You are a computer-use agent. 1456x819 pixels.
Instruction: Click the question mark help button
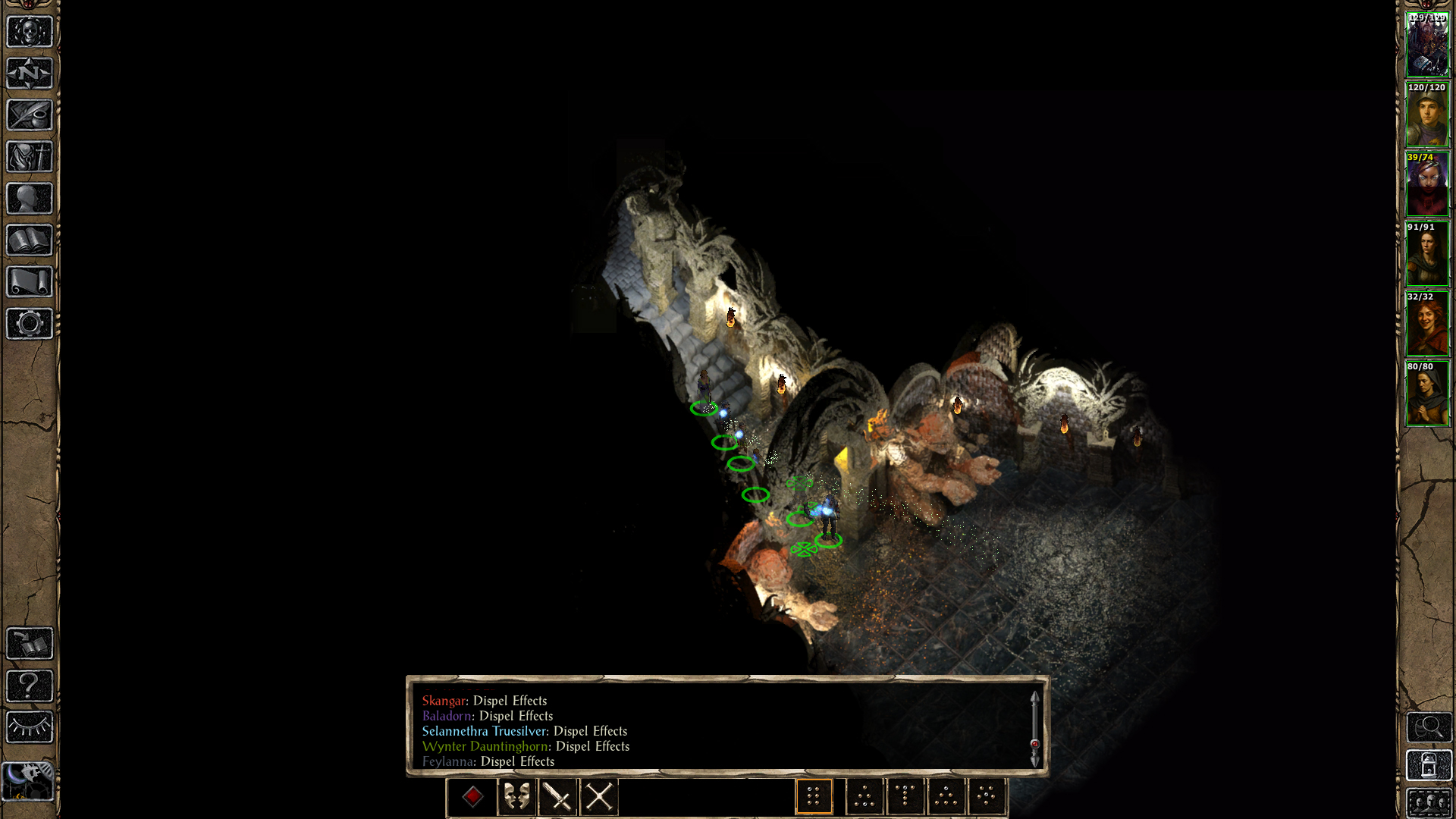tap(30, 686)
